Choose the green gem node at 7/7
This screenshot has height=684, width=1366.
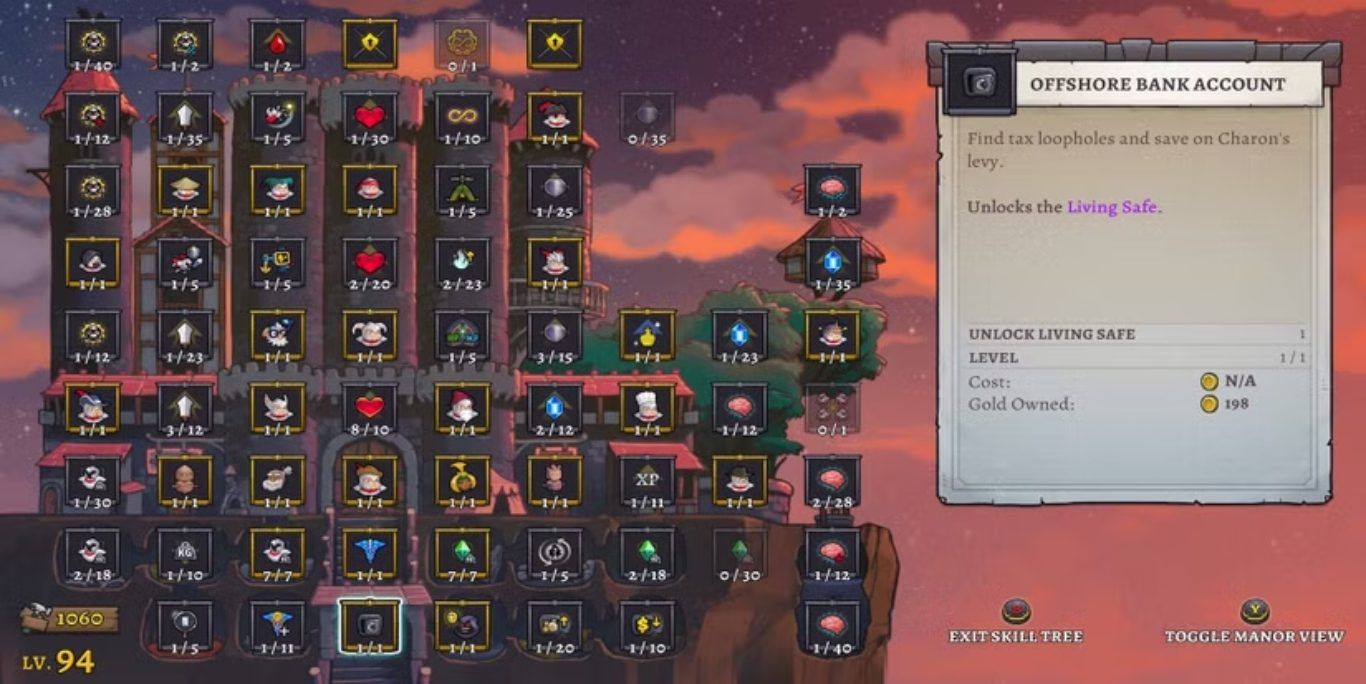coord(462,551)
